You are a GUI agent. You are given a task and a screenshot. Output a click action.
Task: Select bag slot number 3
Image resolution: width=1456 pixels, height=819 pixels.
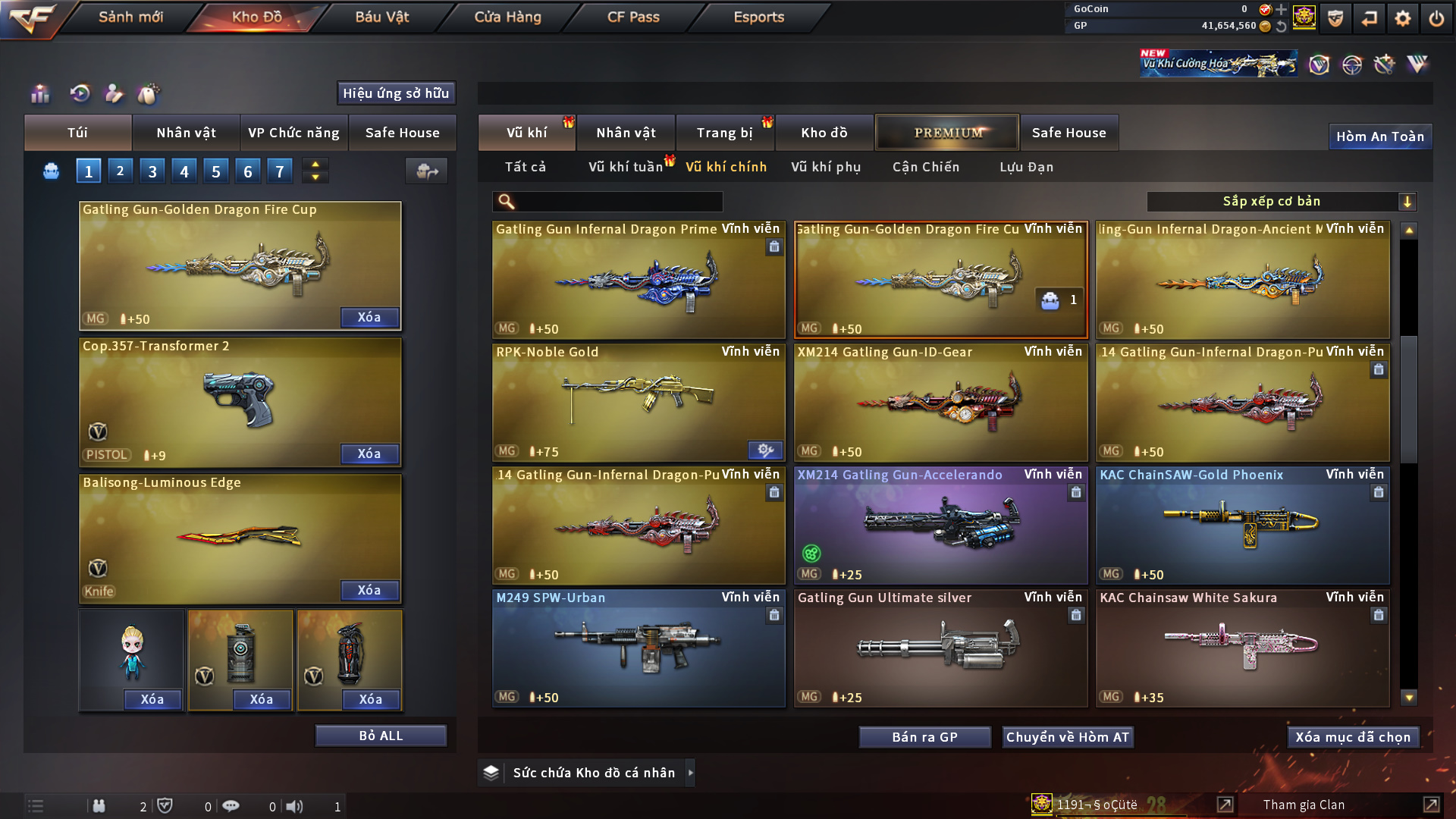[152, 171]
